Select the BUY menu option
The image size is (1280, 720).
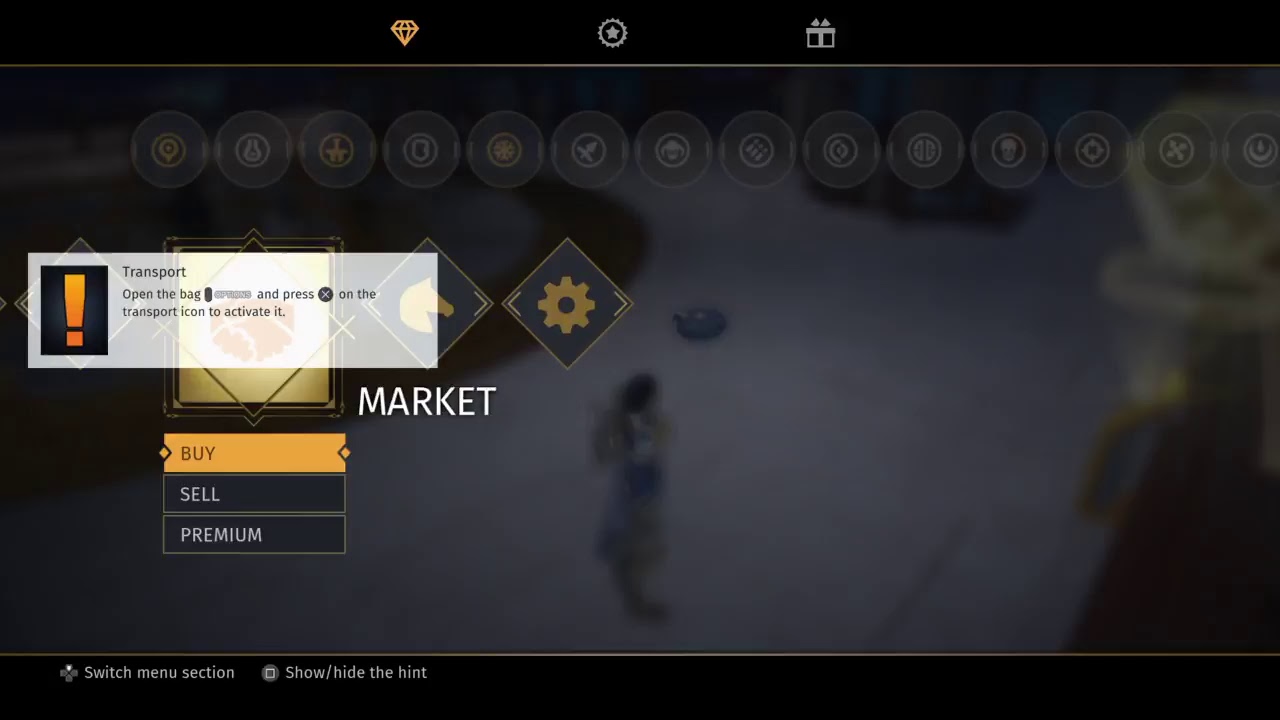254,453
